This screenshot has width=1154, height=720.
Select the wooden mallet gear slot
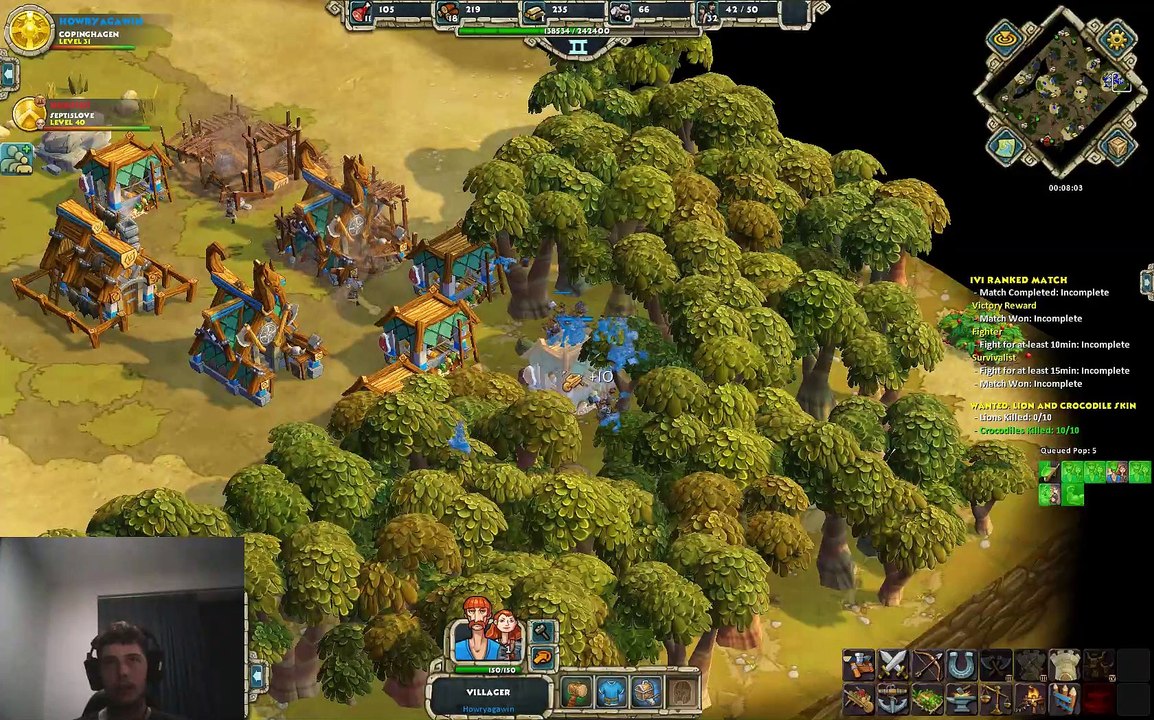577,691
